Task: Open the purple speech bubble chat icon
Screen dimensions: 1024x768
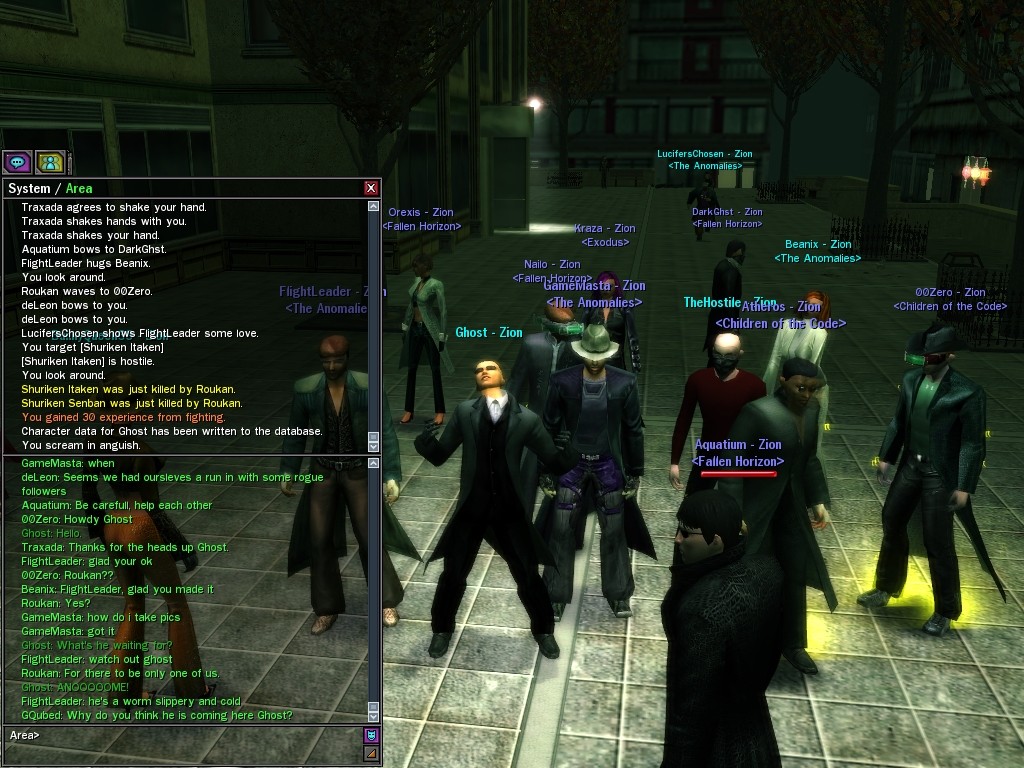Action: tap(17, 161)
